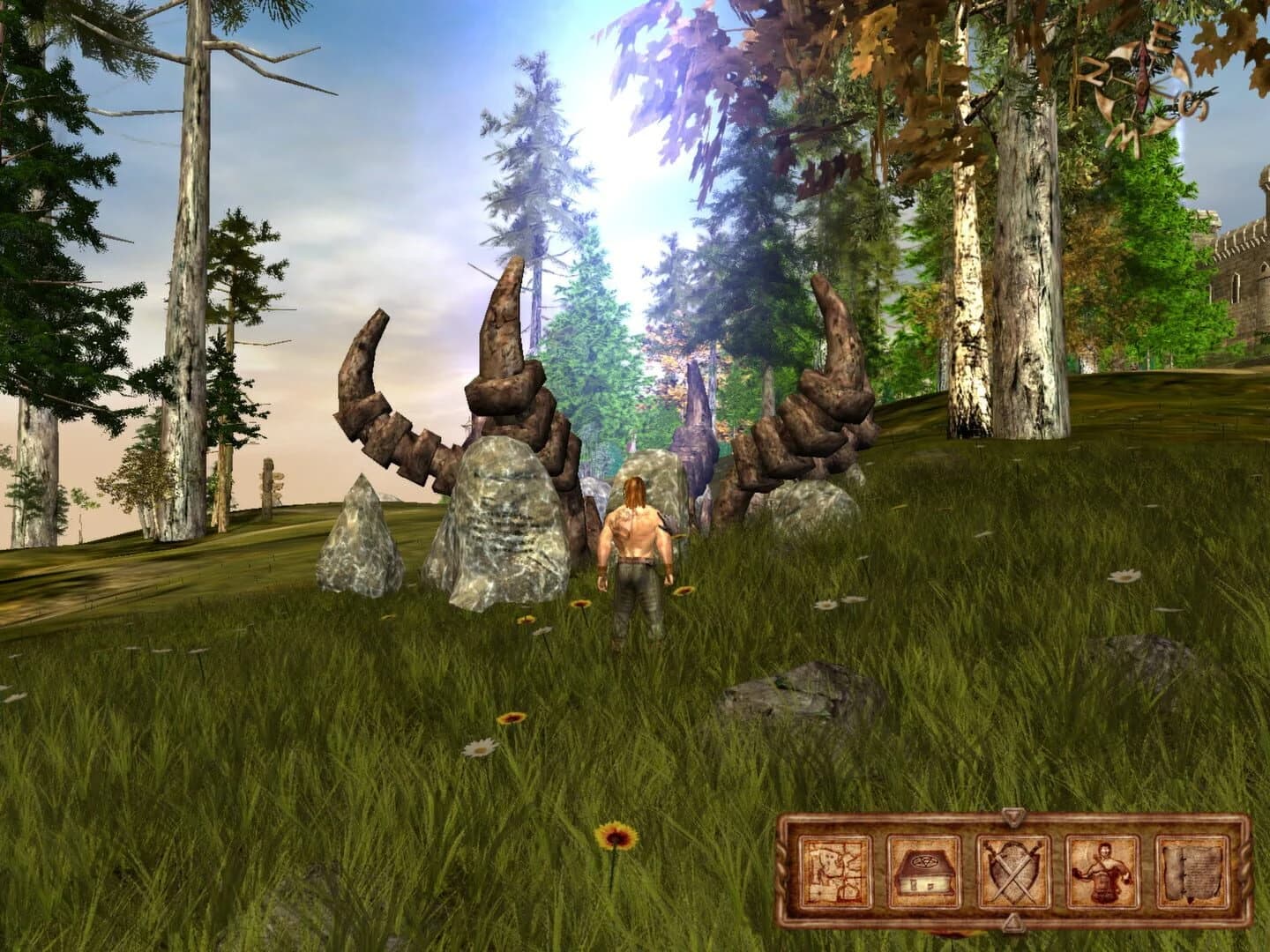Collapse the menu bar via lower triangle arrow
Image resolution: width=1270 pixels, height=952 pixels.
tap(1012, 924)
